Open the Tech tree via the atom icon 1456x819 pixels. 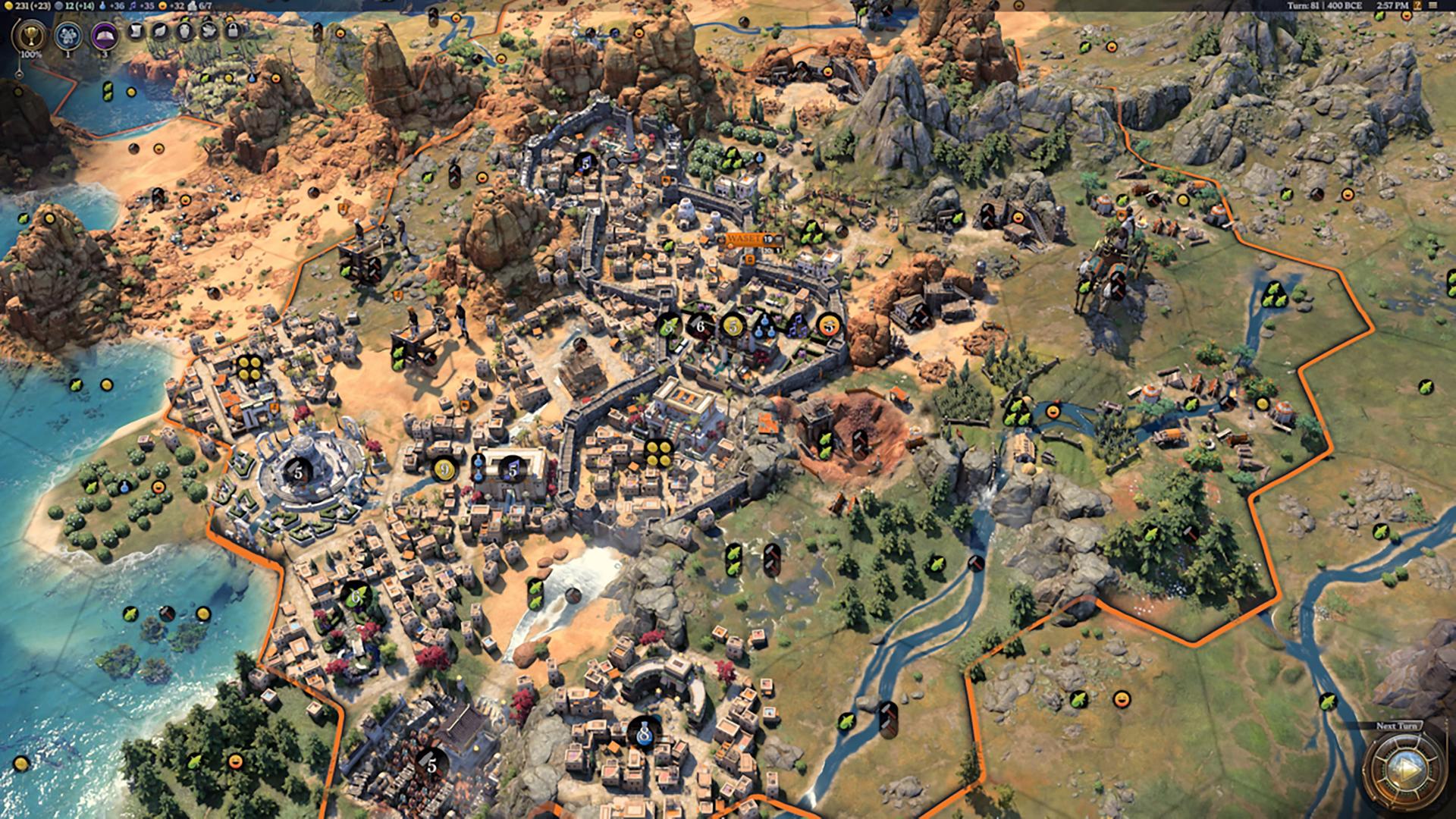click(68, 35)
